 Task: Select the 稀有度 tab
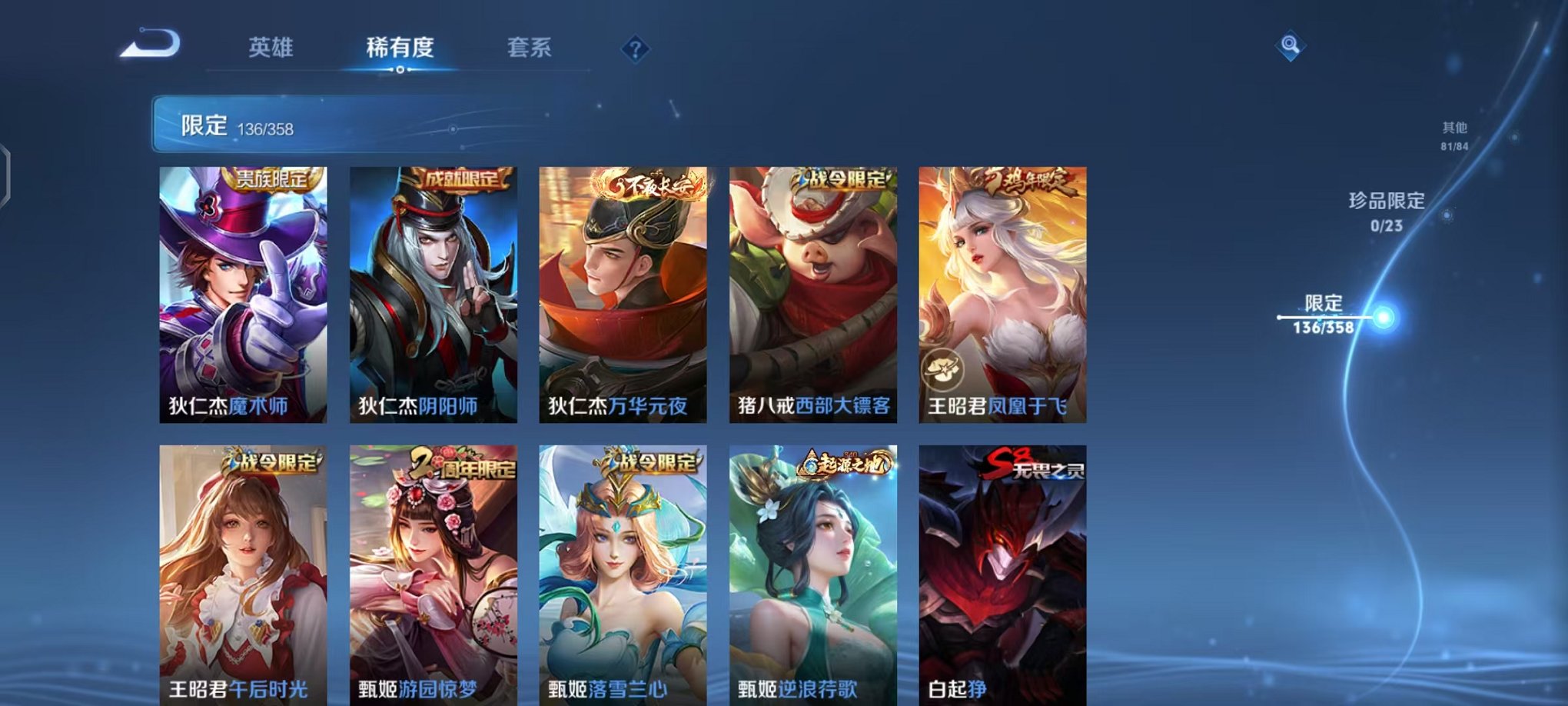pos(400,48)
